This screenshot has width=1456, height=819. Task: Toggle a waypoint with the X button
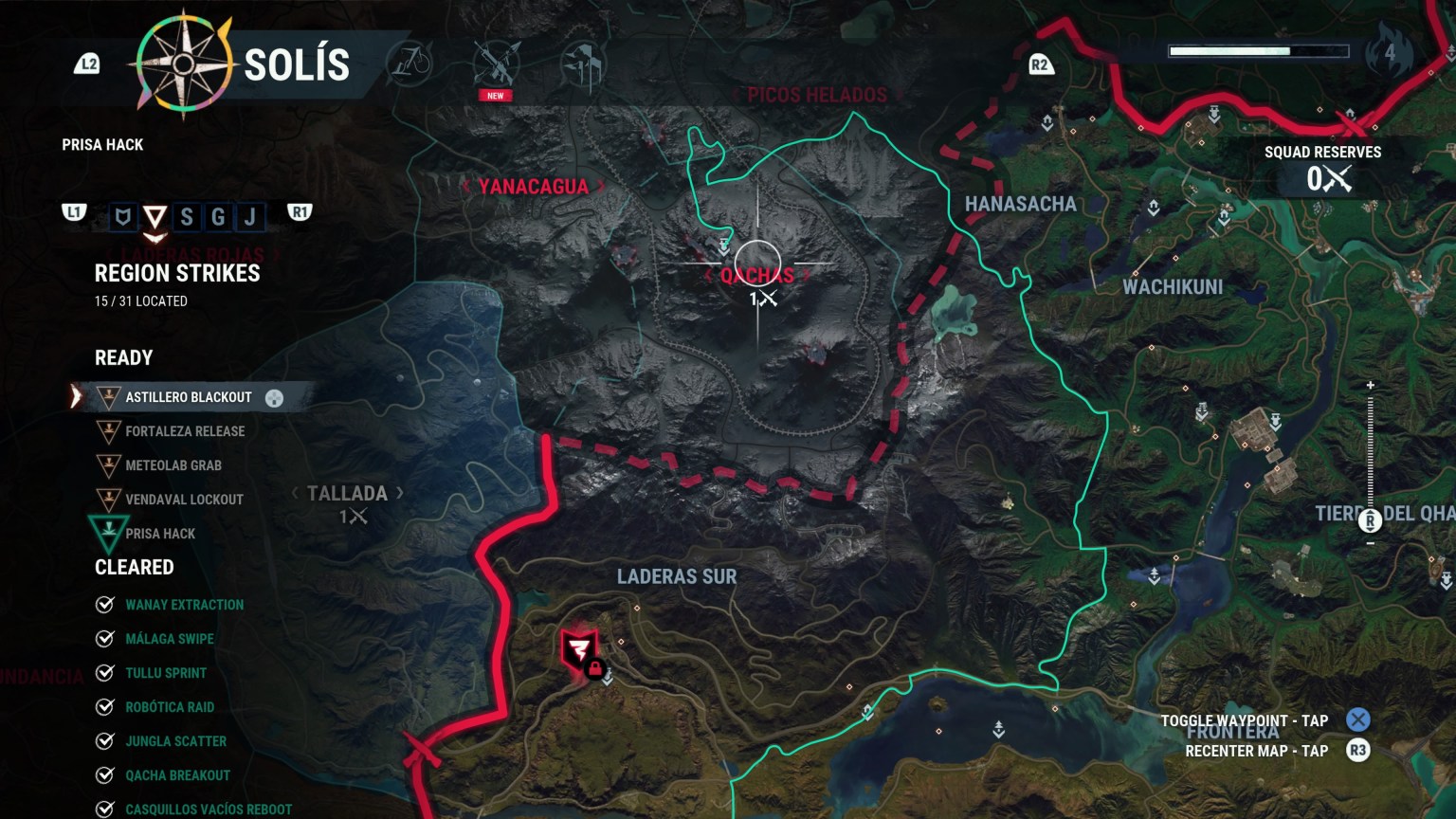pyautogui.click(x=1356, y=720)
